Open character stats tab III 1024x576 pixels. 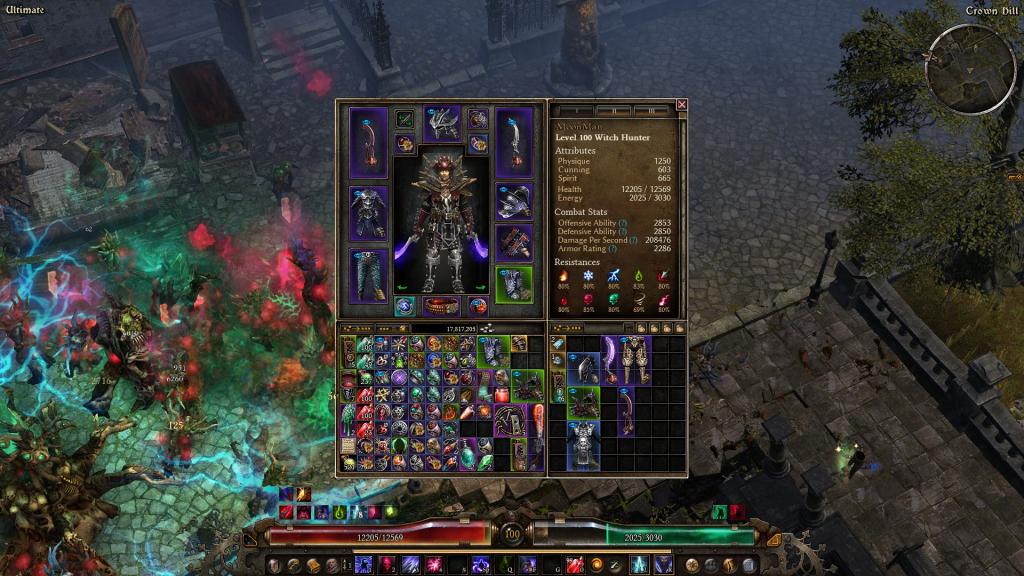tap(652, 110)
